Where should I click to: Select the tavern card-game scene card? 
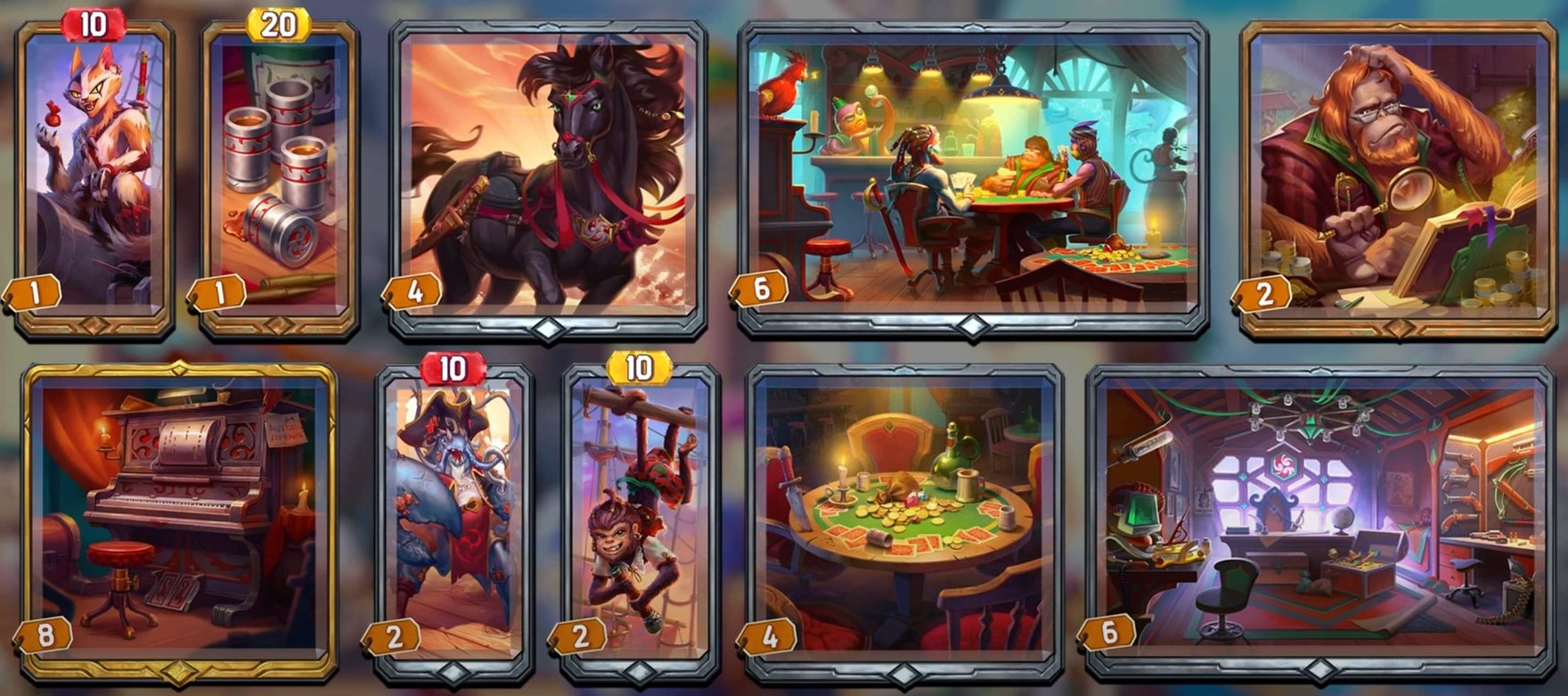coord(962,169)
